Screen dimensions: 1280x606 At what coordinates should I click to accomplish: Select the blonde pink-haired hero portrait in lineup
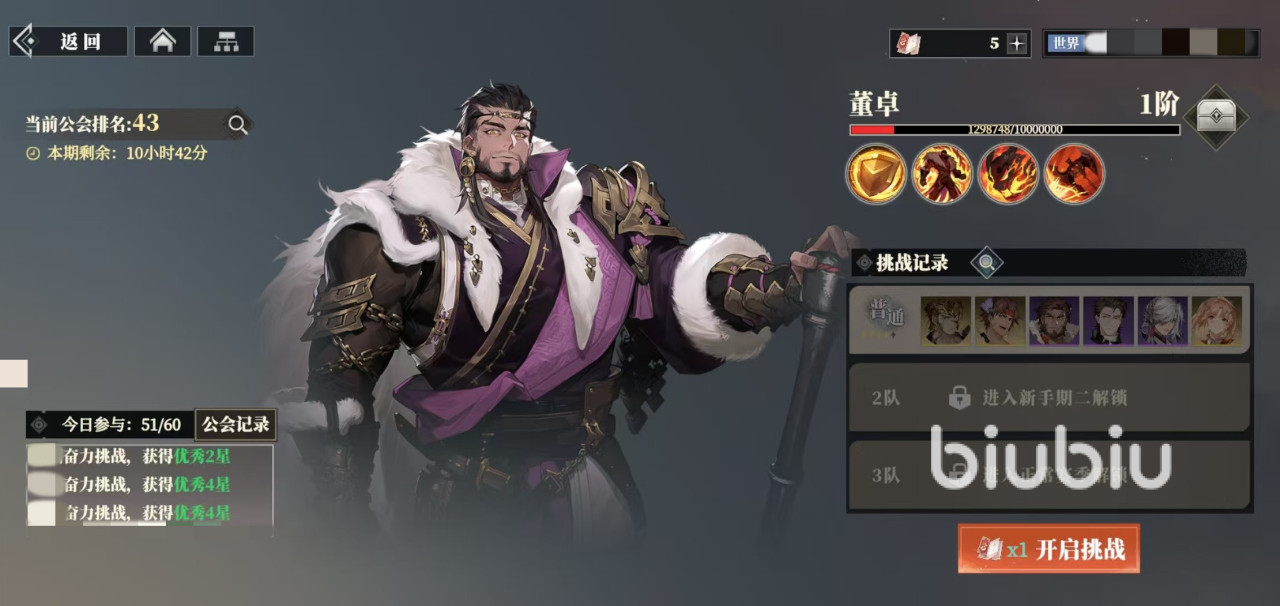(1216, 321)
